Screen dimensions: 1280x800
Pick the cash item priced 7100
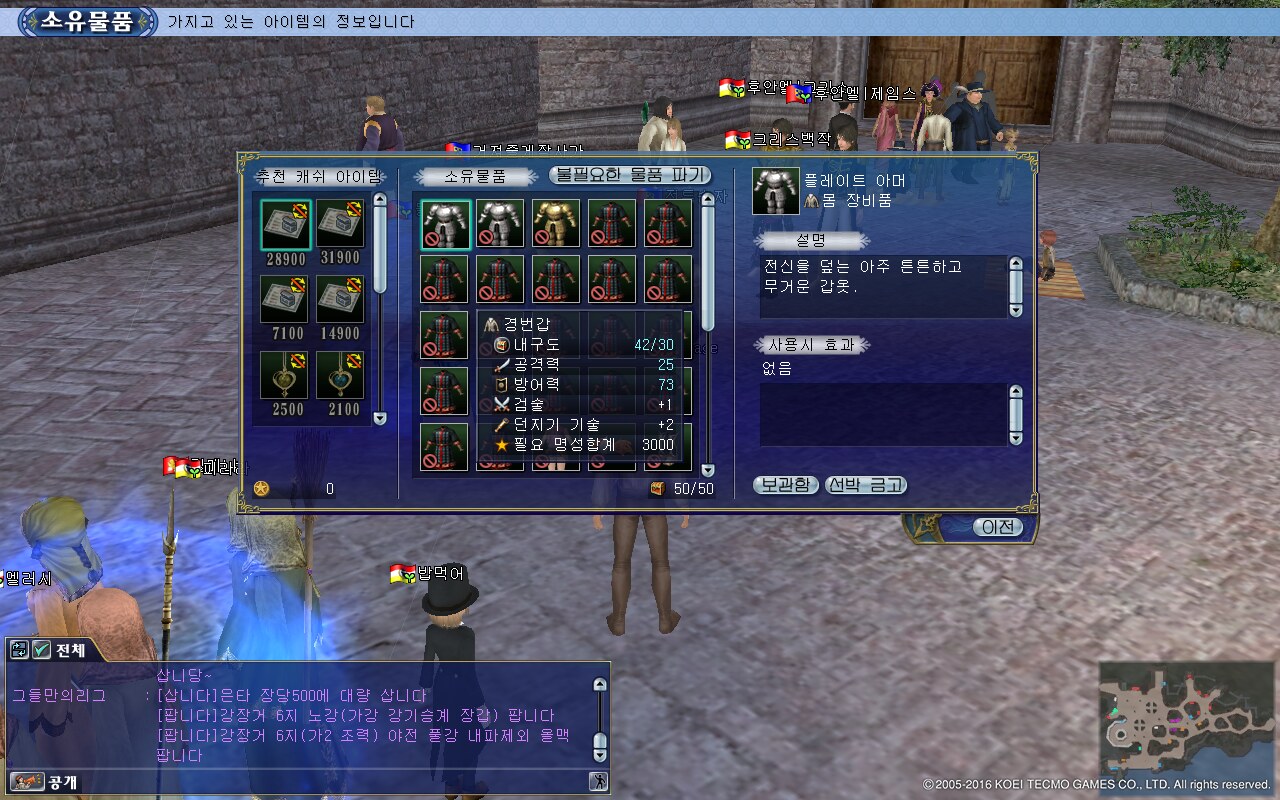point(285,299)
